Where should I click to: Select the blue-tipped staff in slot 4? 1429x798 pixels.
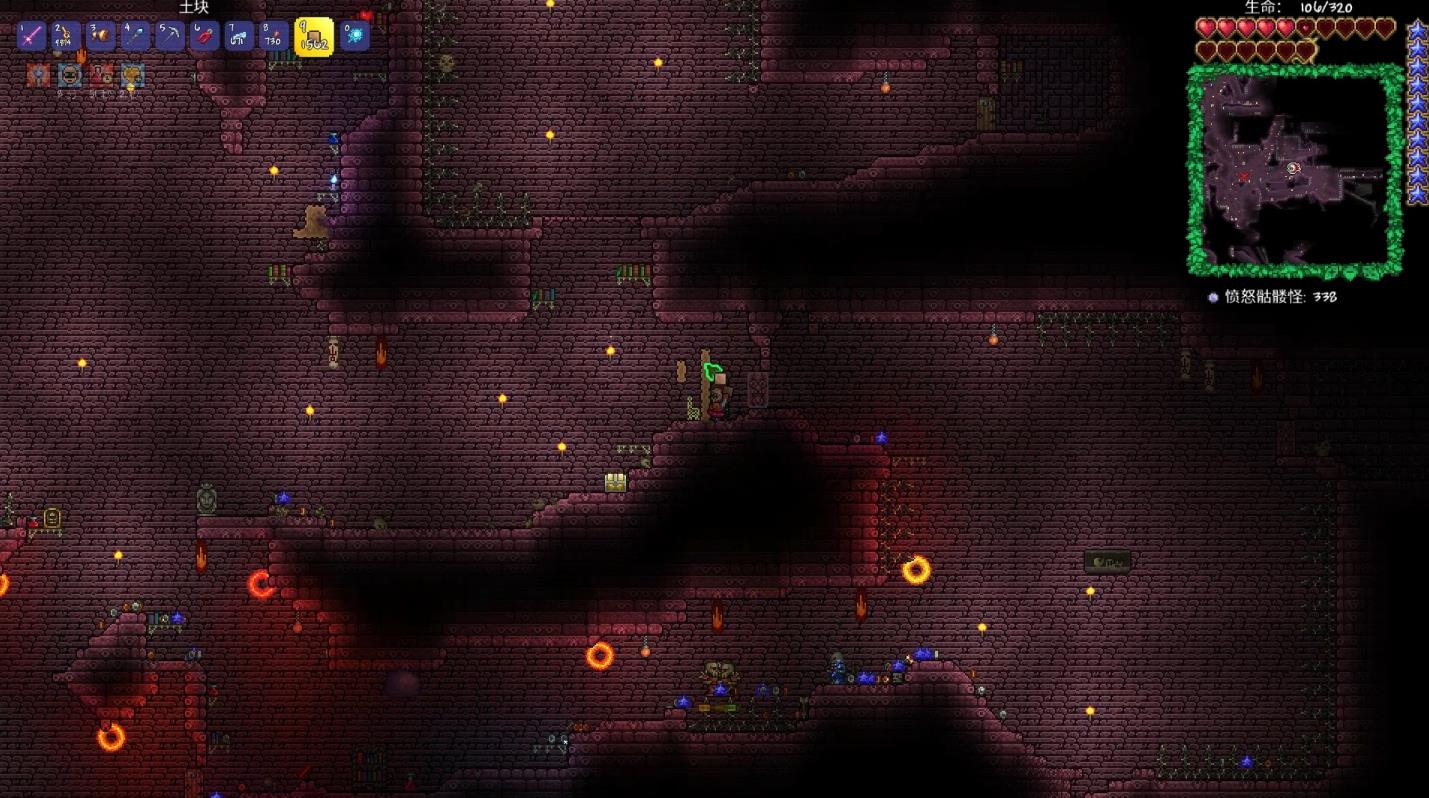coord(135,37)
